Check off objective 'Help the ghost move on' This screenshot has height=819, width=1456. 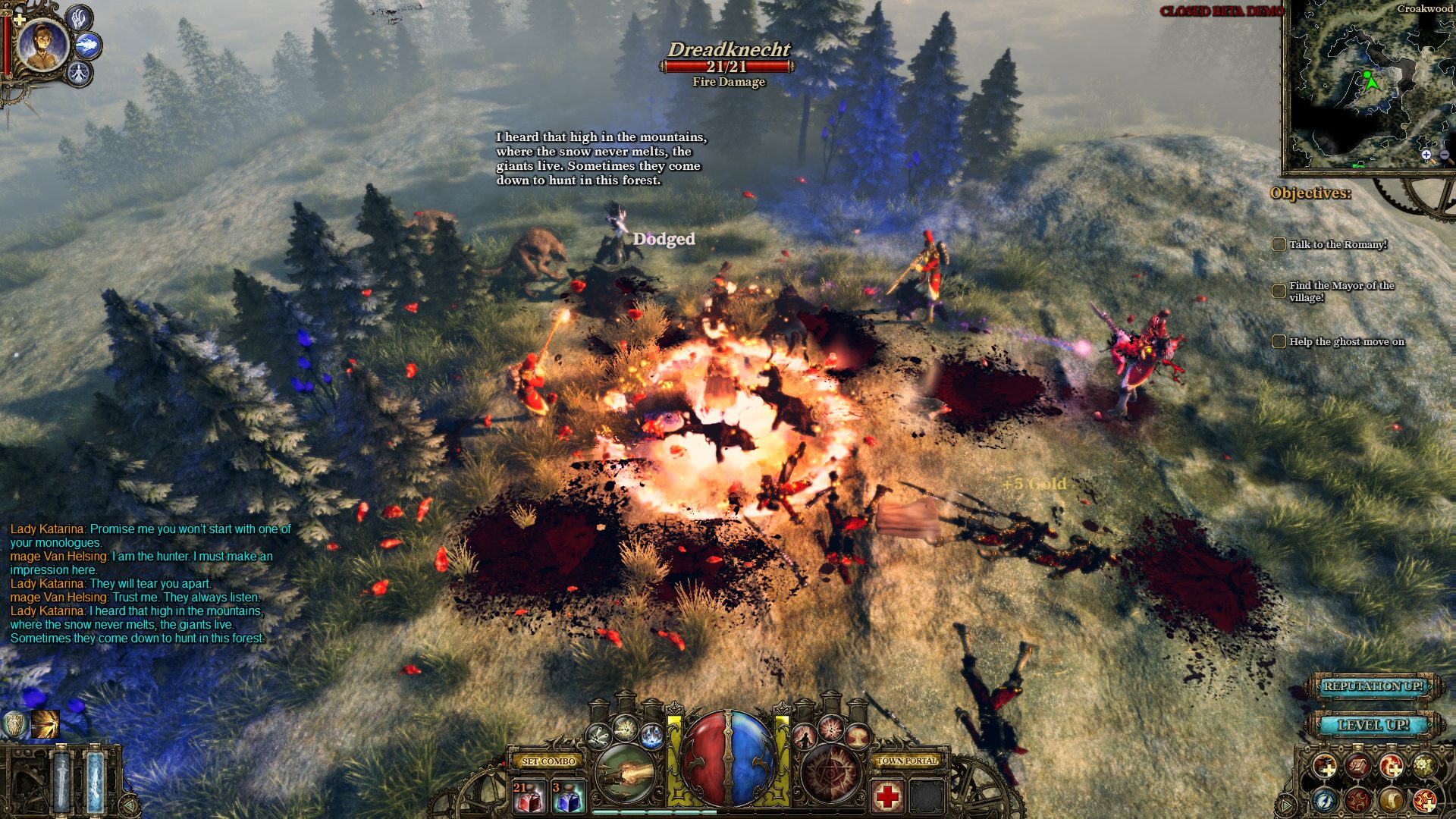pyautogui.click(x=1279, y=342)
